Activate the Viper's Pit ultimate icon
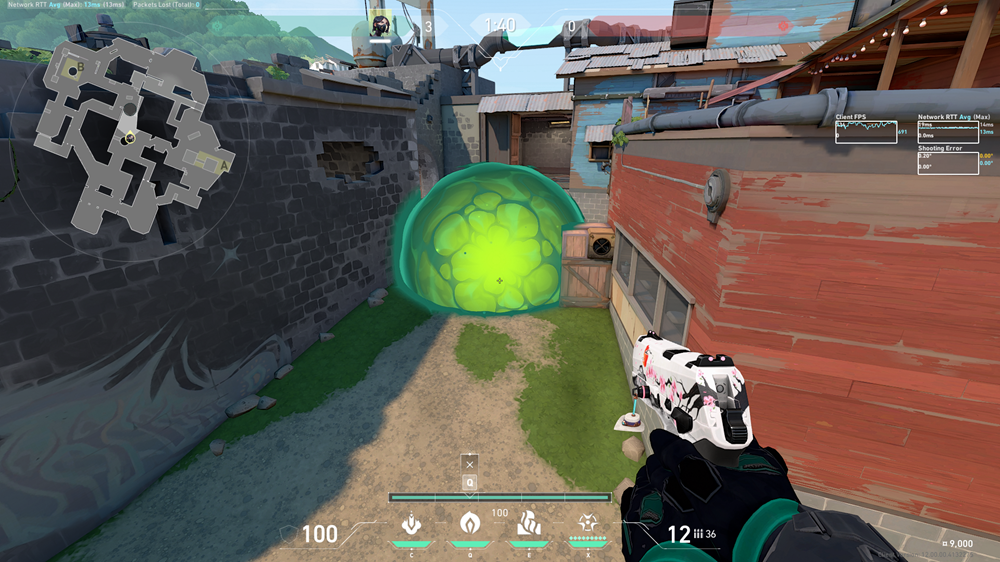This screenshot has height=562, width=1000. [x=587, y=523]
